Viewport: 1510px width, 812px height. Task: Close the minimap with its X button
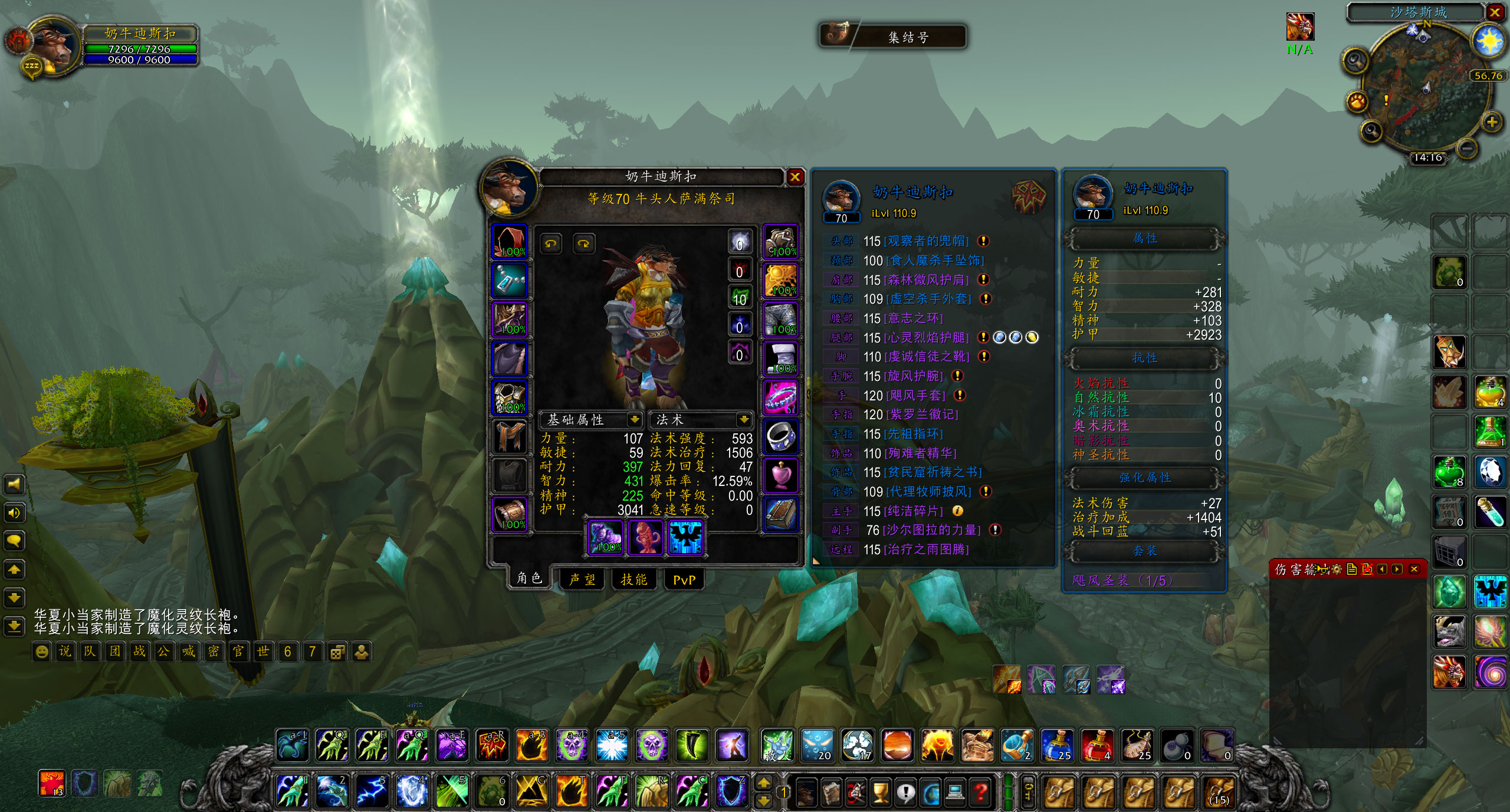(1495, 12)
